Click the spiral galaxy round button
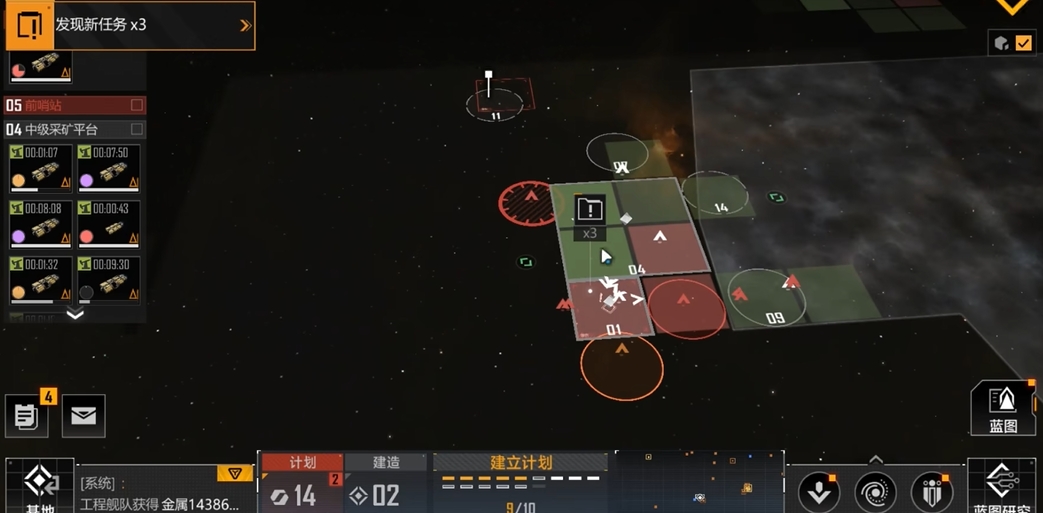 [875, 492]
